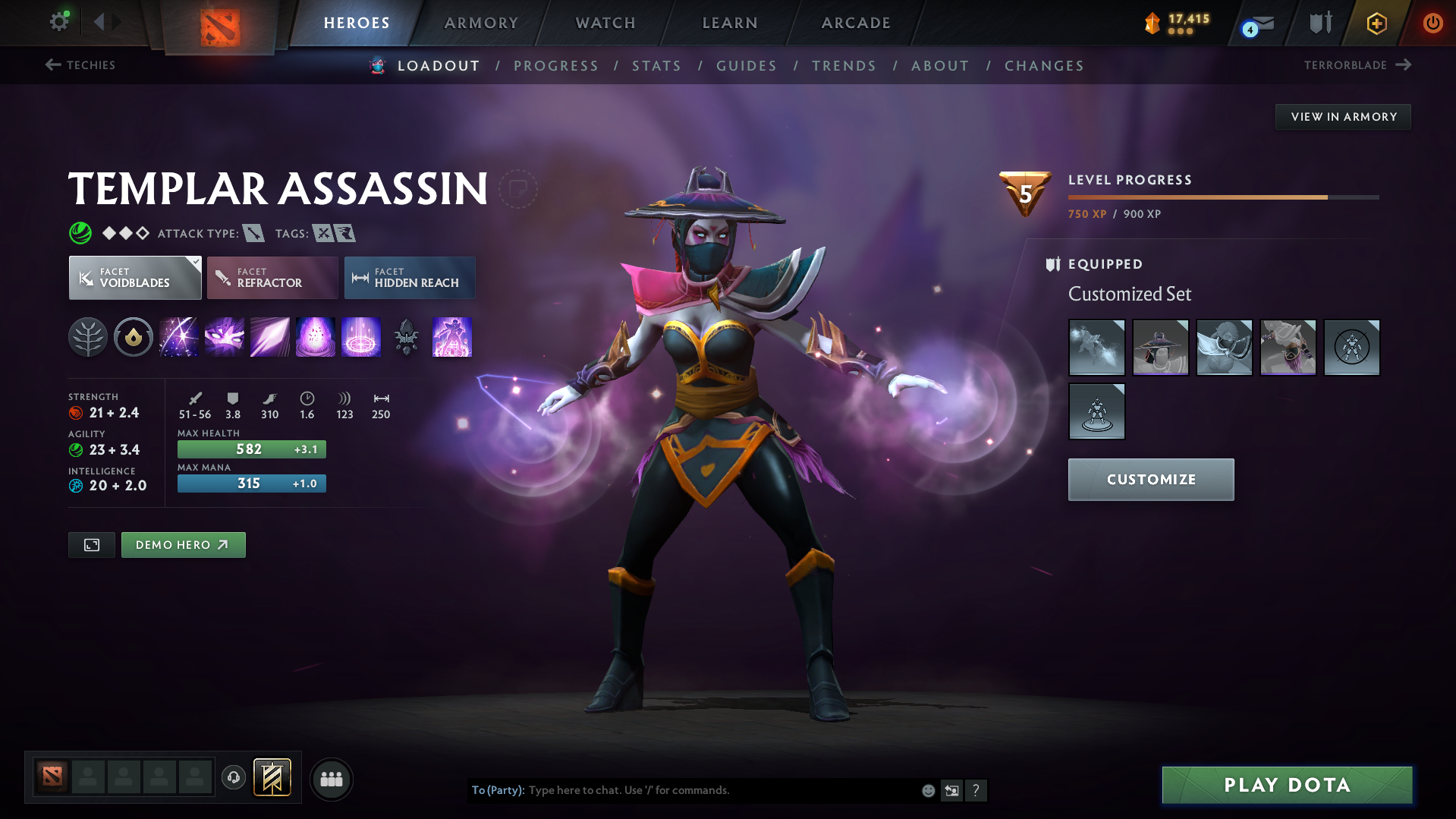1456x819 pixels.
Task: Go to the Learn tab
Action: pyautogui.click(x=730, y=23)
